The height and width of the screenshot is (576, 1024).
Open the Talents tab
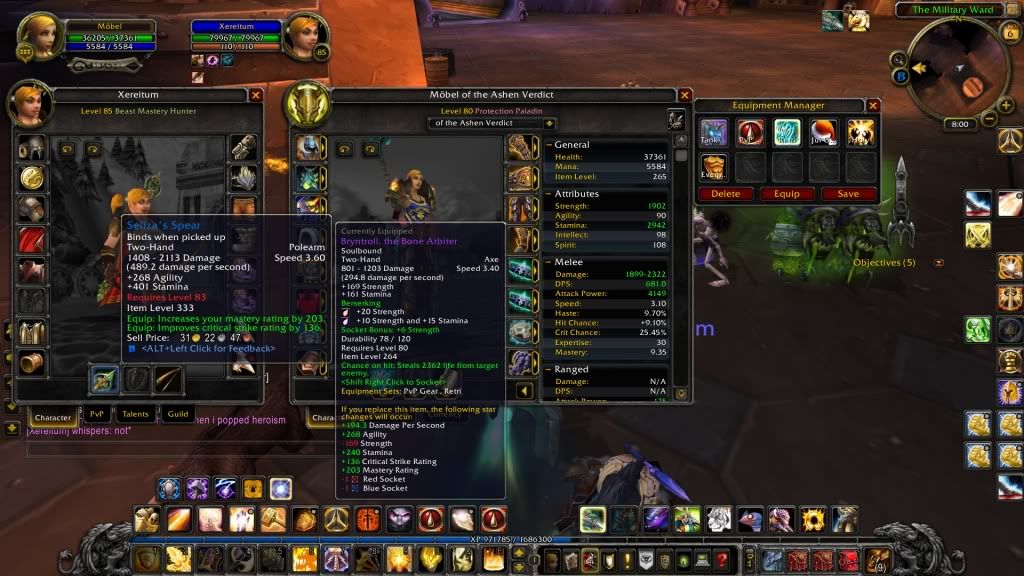[x=135, y=415]
